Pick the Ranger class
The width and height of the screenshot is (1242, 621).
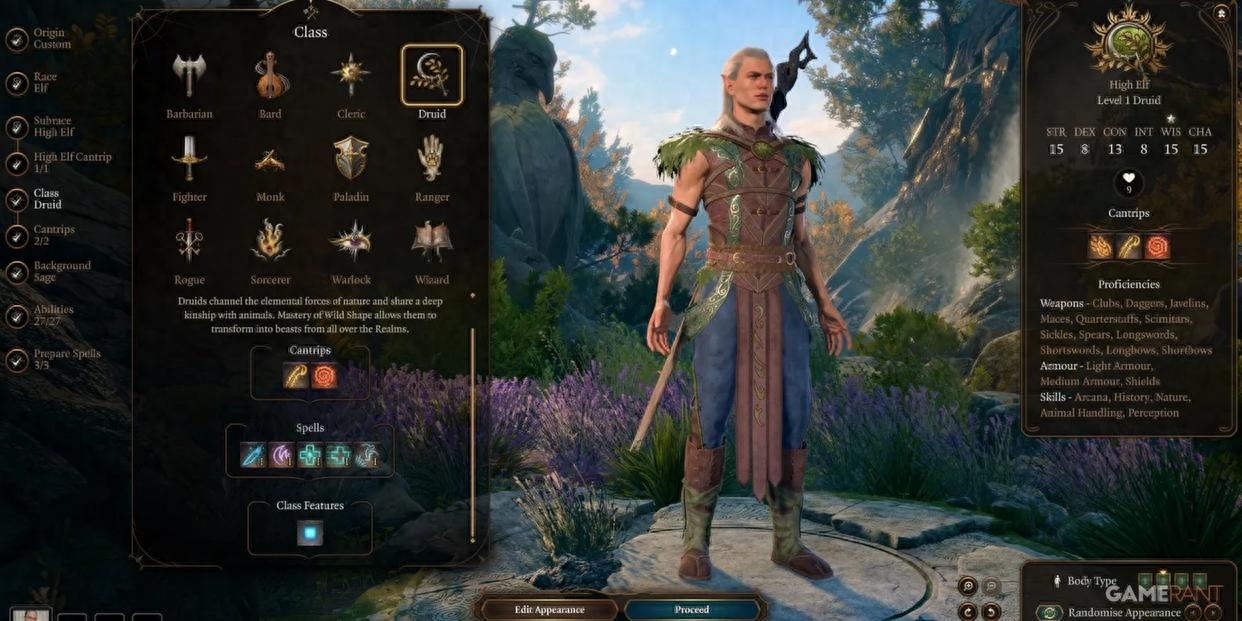click(x=432, y=159)
